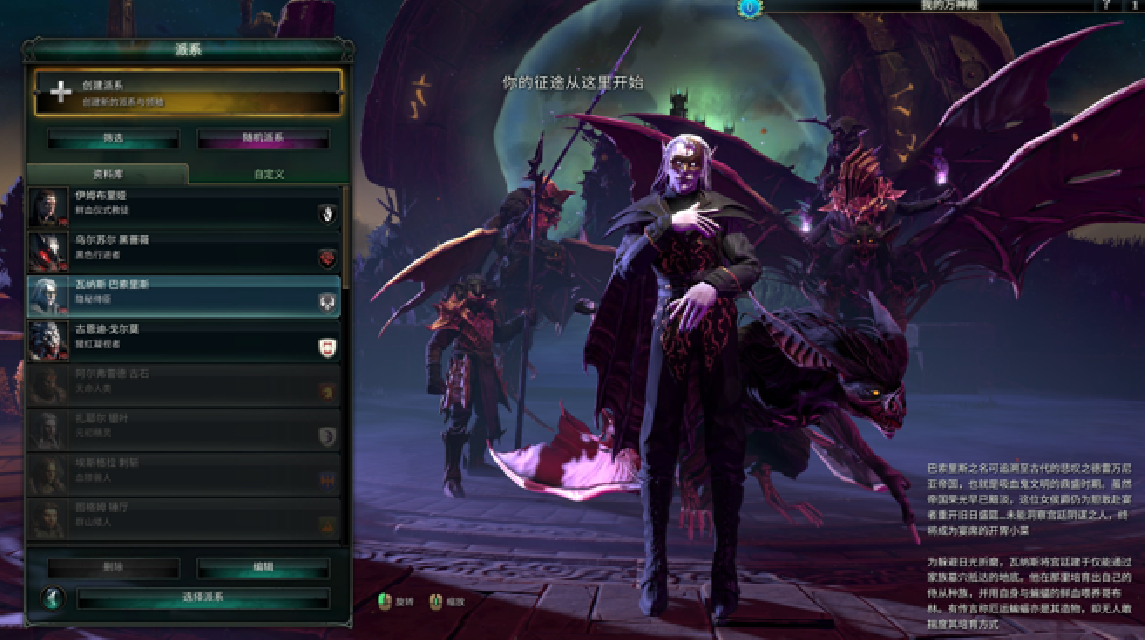Open help with the question mark button

click(1107, 6)
